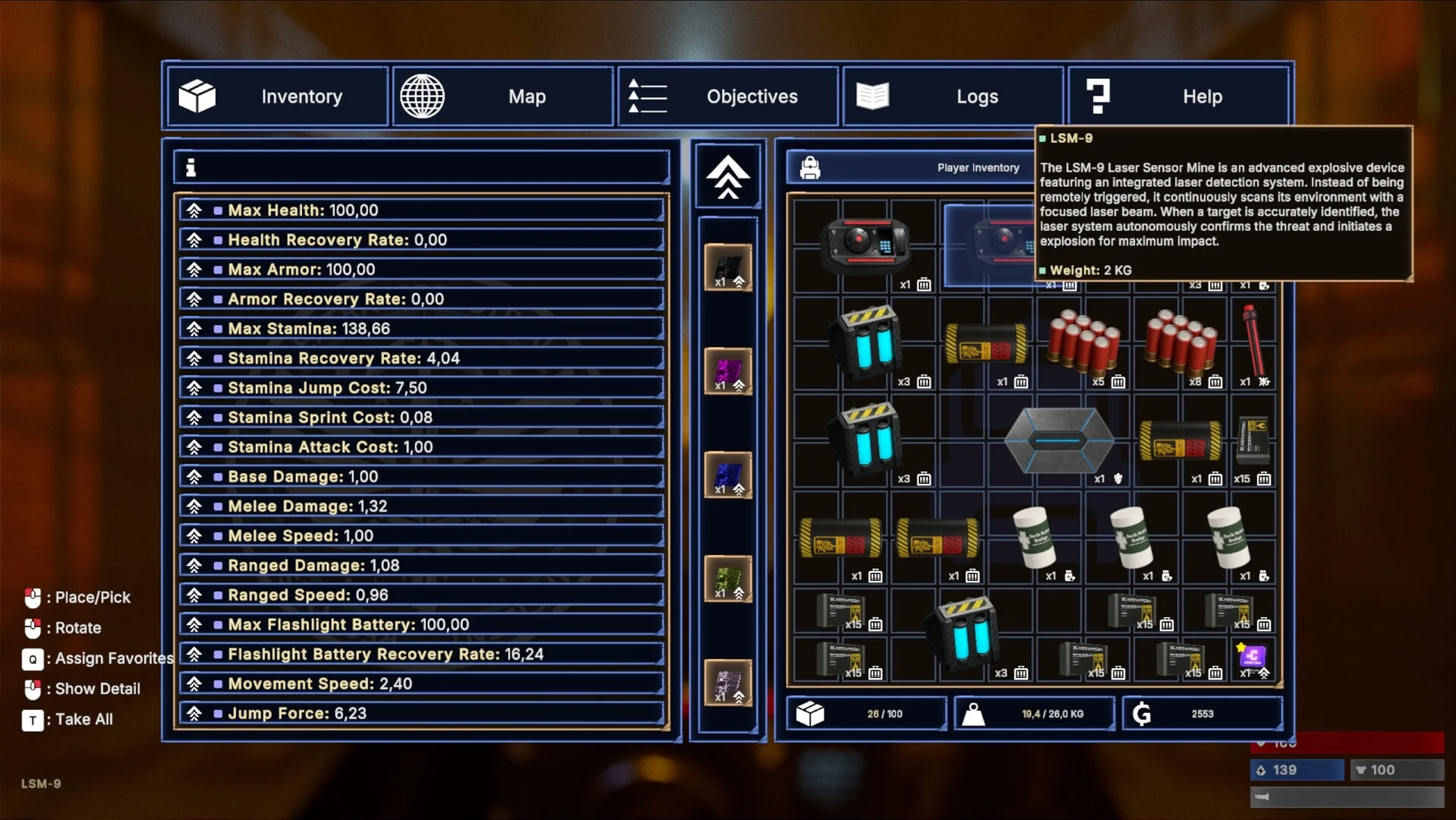Pick the Jump Force stat row

422,714
